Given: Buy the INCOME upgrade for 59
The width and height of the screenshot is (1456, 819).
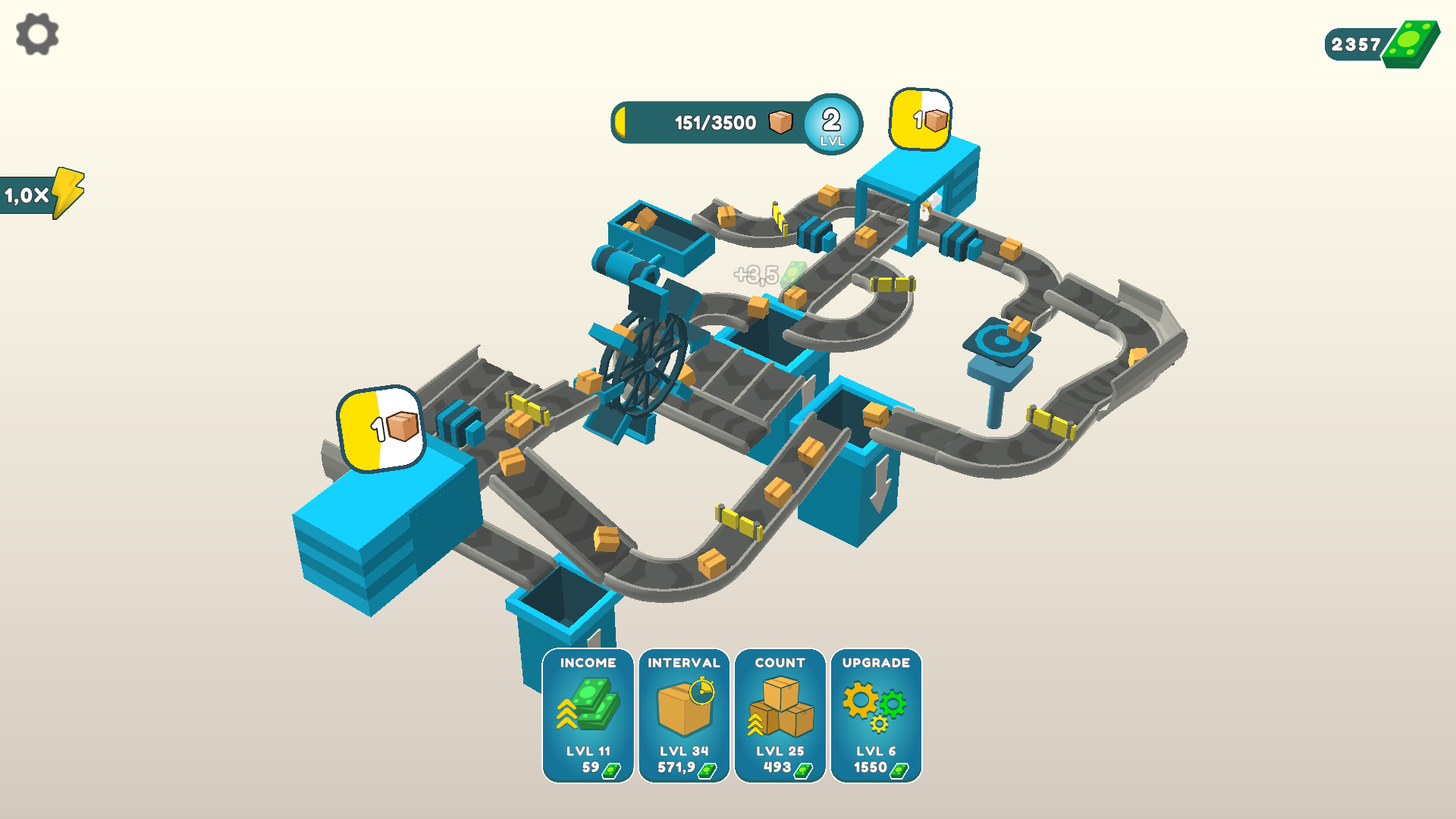Looking at the screenshot, I should coord(588,762).
